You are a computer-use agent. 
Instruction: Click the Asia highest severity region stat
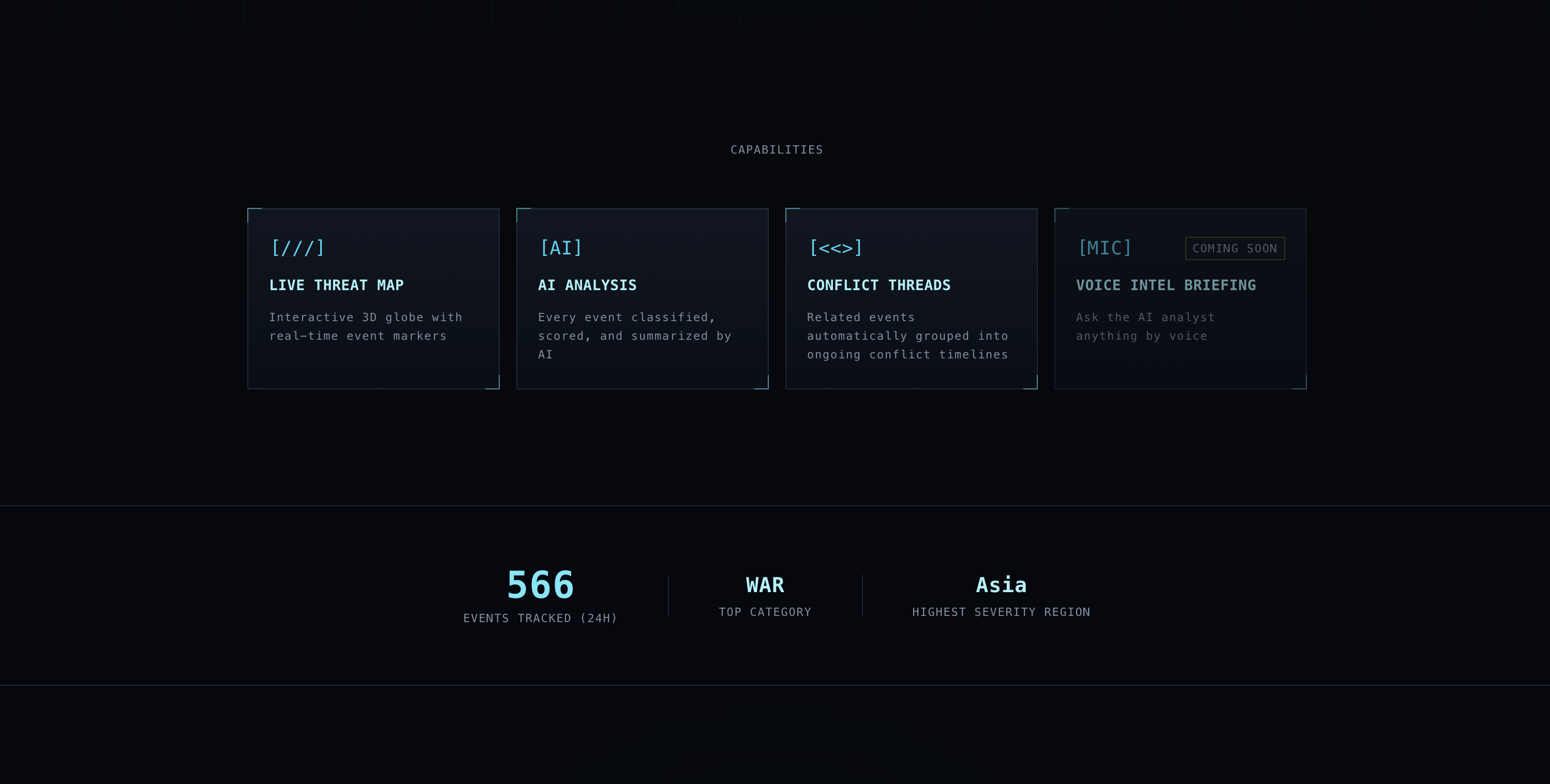pos(1001,584)
